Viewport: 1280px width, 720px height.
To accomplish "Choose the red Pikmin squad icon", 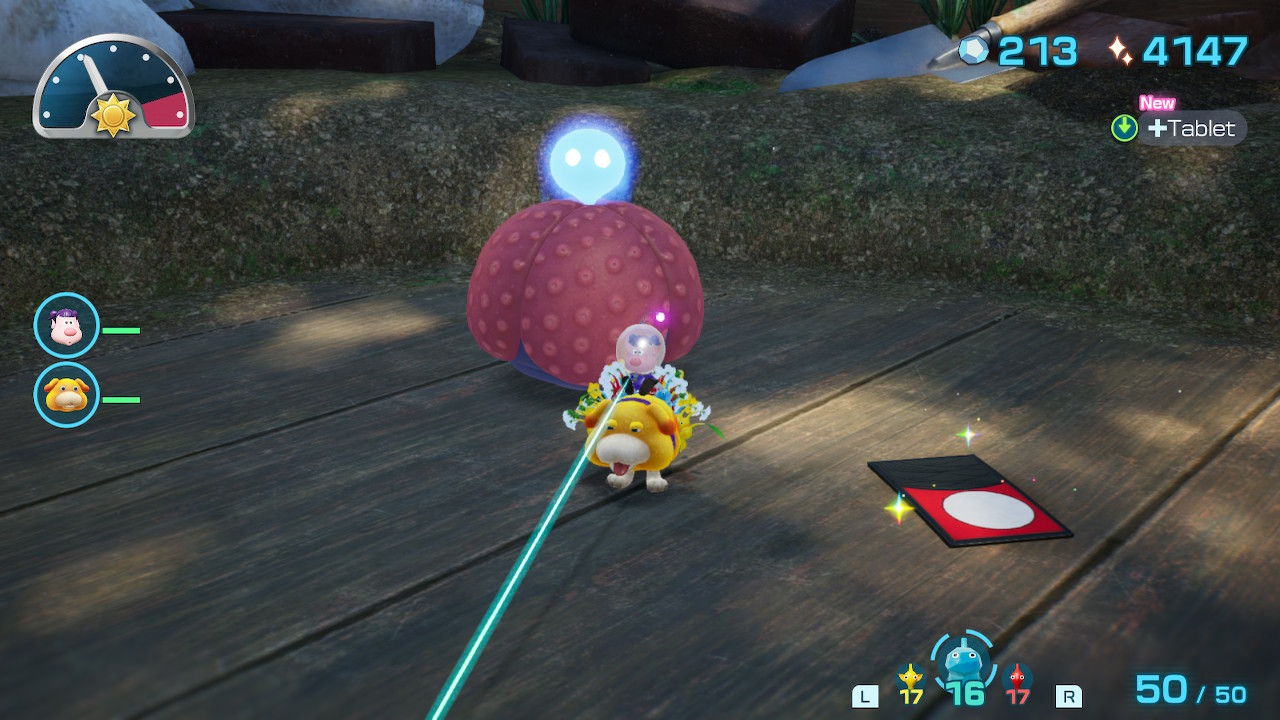I will tap(1018, 678).
